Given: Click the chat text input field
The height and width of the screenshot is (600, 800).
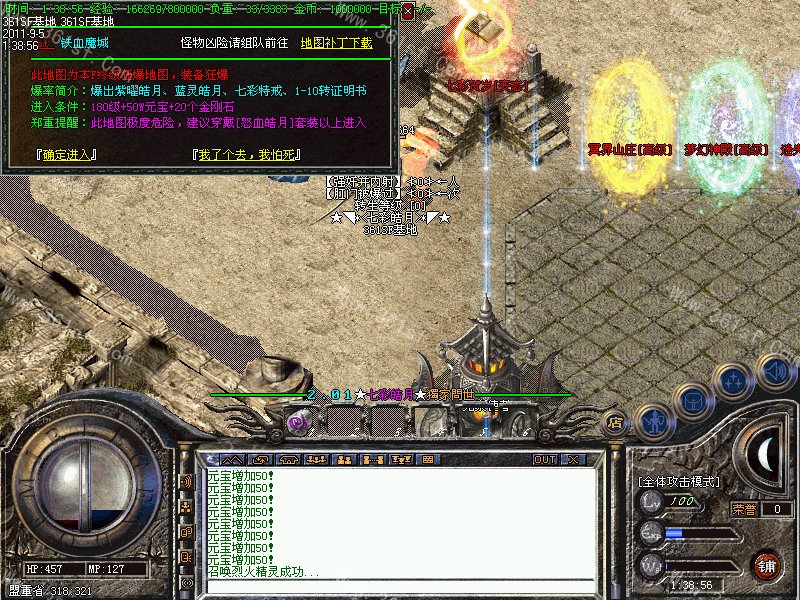Looking at the screenshot, I should tap(400, 587).
